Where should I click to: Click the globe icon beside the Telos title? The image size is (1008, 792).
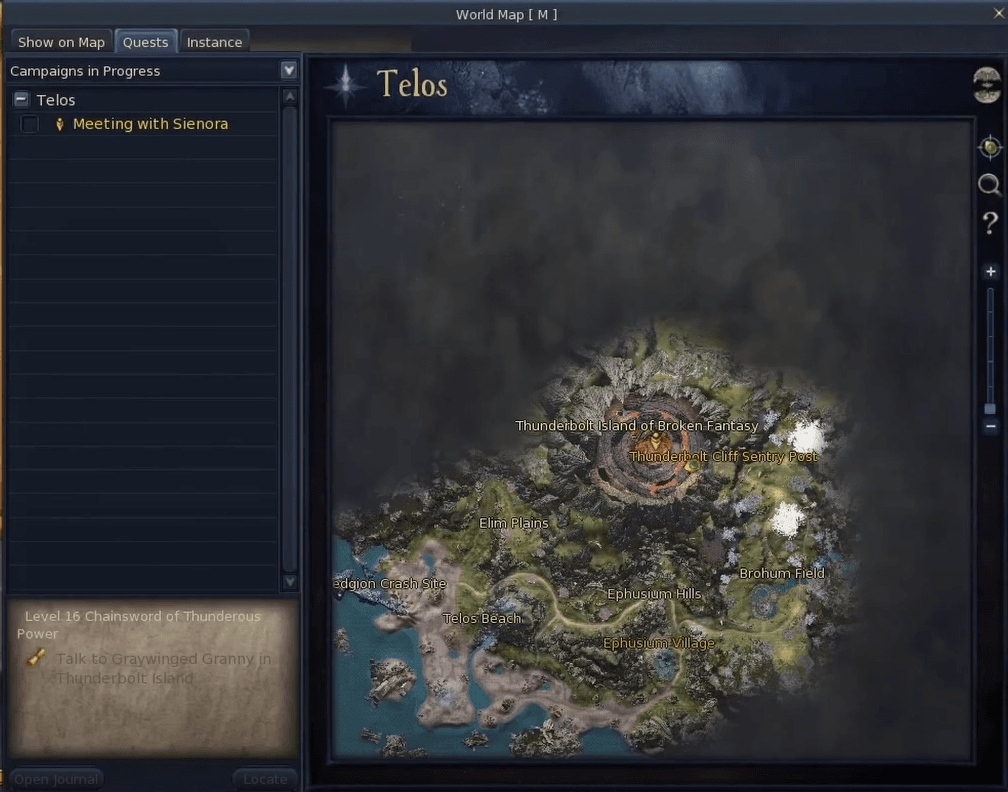[x=987, y=84]
